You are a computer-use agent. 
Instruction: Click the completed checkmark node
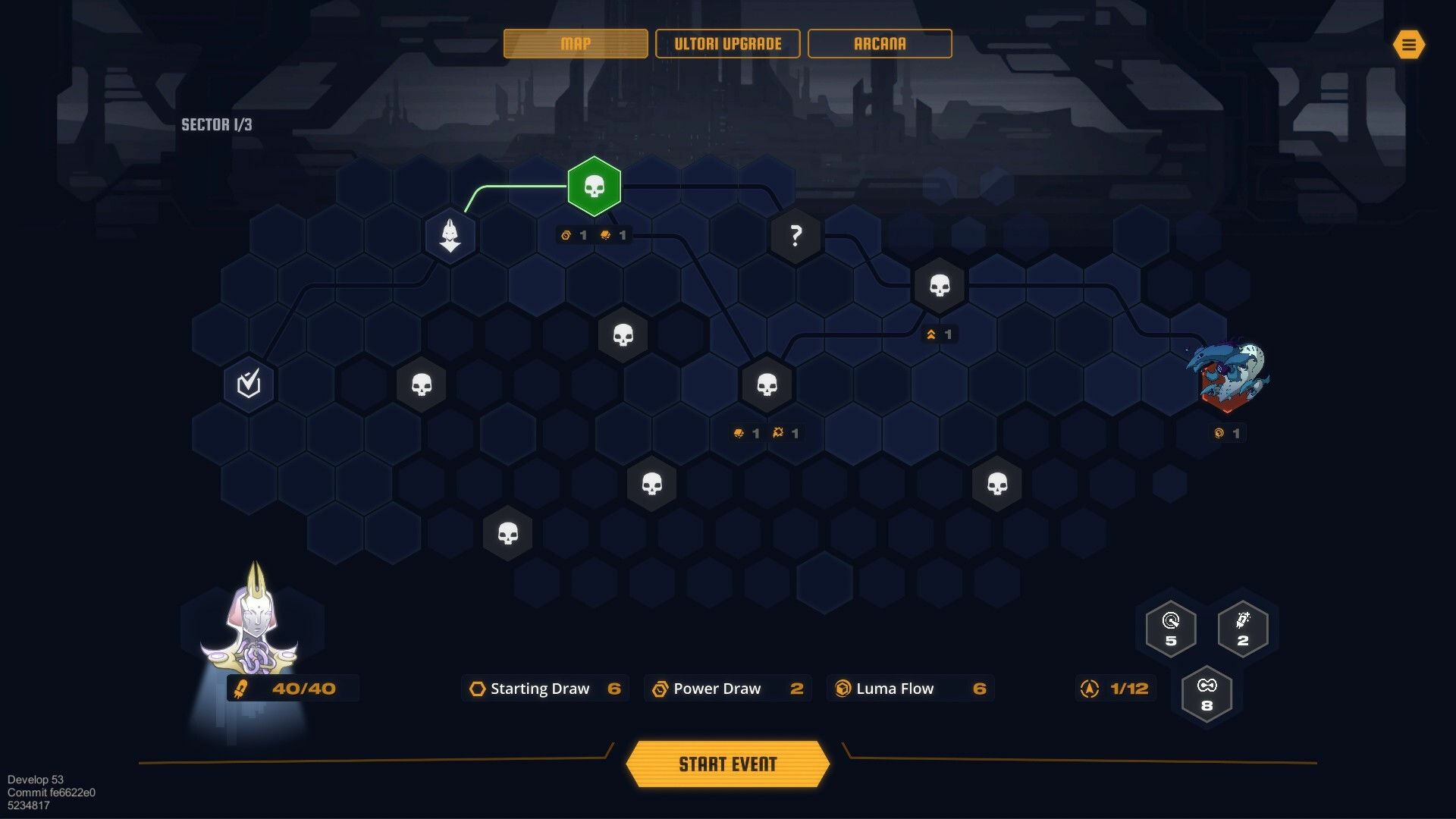point(248,384)
